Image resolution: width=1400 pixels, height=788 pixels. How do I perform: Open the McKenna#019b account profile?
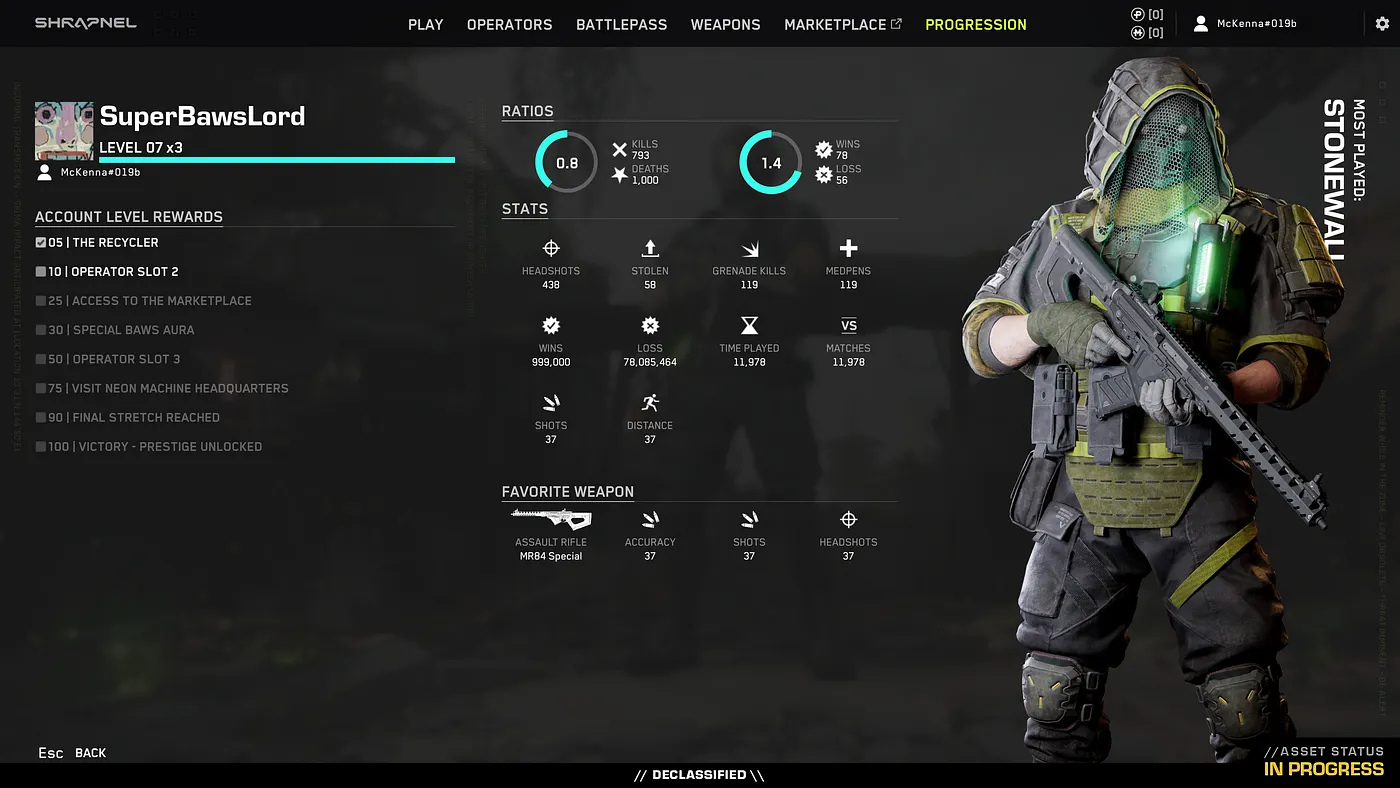pyautogui.click(x=1245, y=23)
